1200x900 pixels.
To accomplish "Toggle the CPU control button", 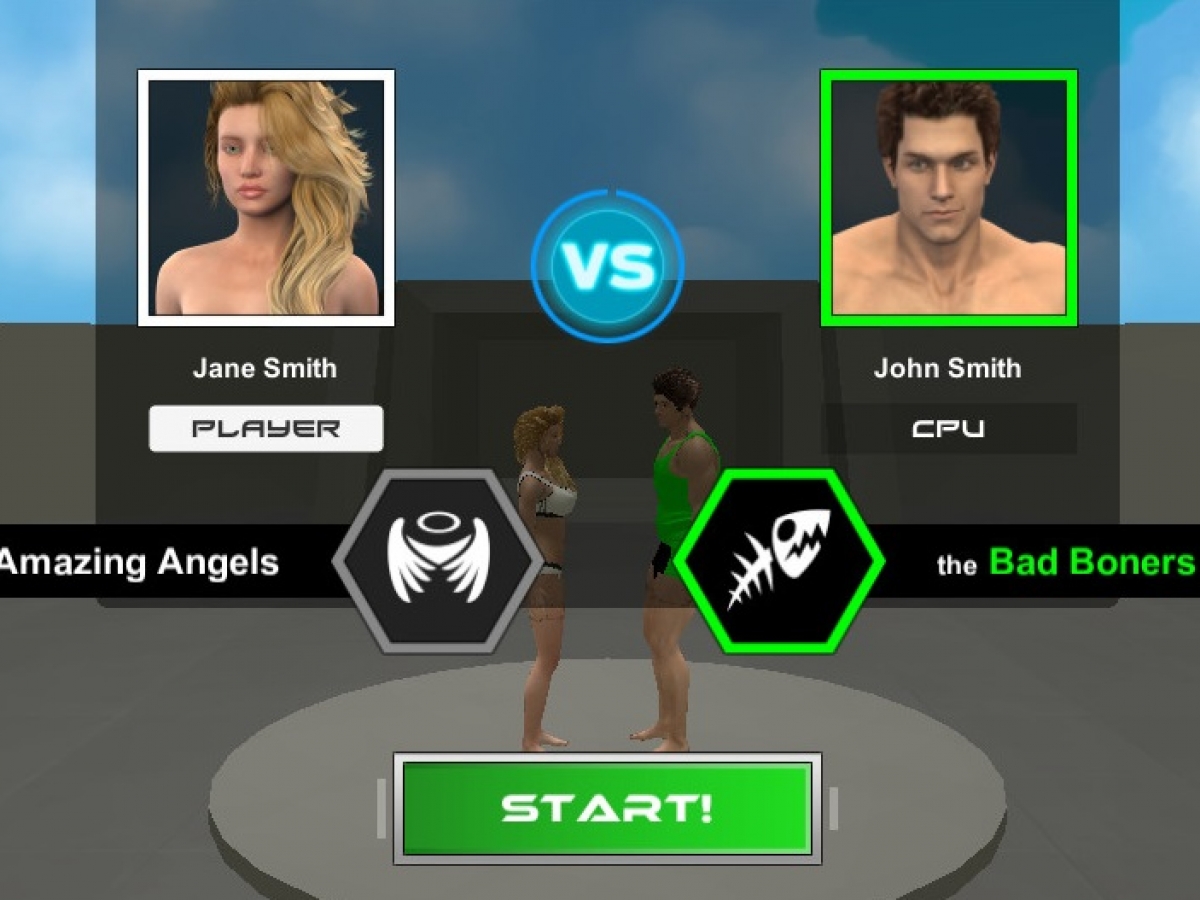I will click(x=948, y=429).
